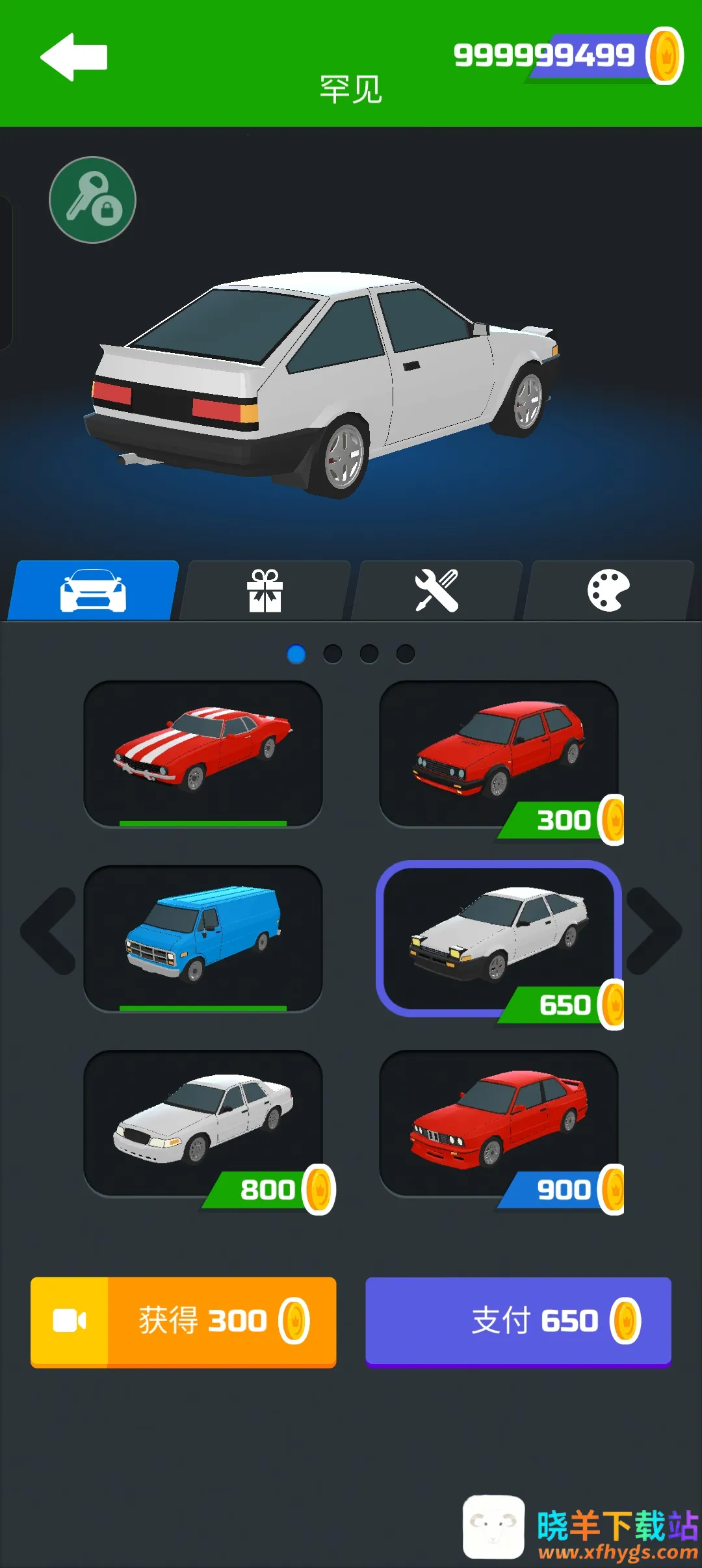Select the white sedan costing 800
Viewport: 702px width, 1568px height.
click(203, 1122)
